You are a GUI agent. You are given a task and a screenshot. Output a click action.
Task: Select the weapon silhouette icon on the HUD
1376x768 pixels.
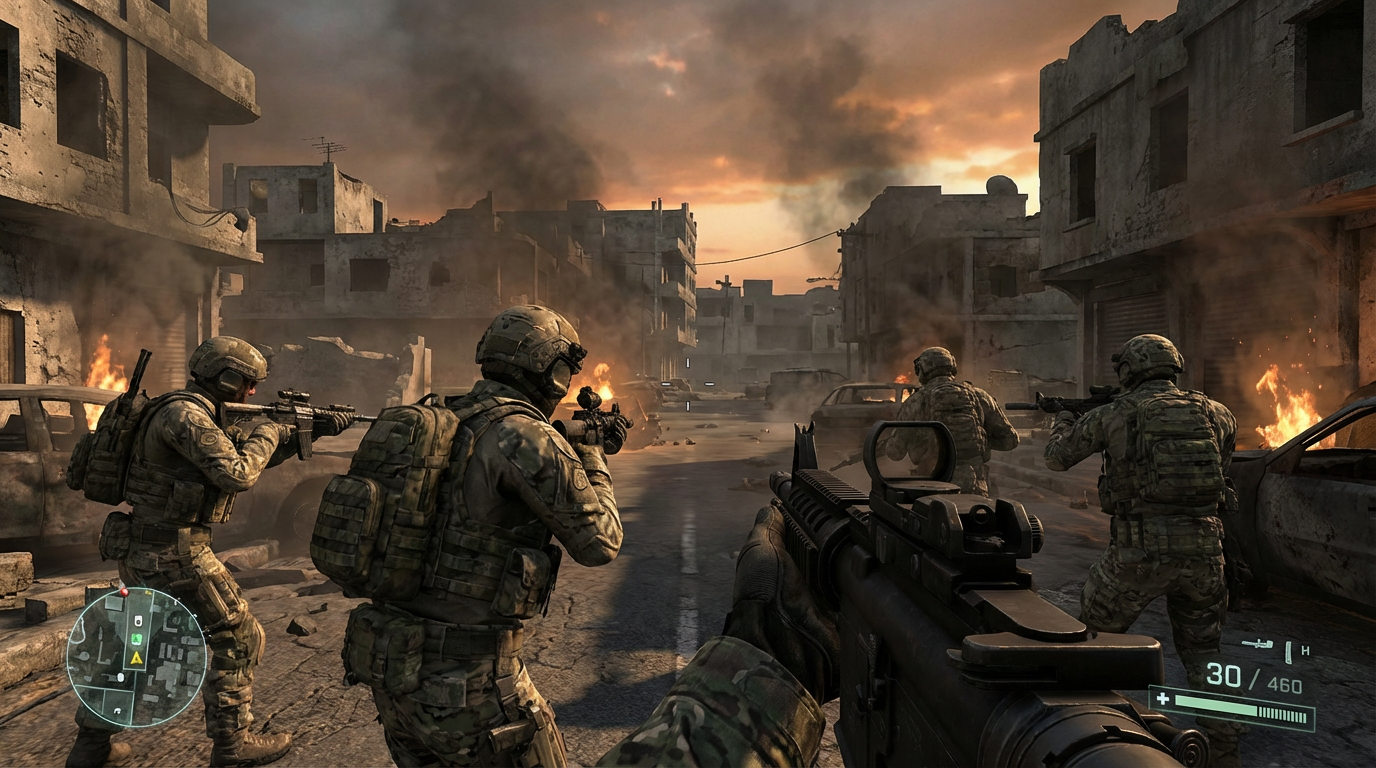click(x=1256, y=644)
